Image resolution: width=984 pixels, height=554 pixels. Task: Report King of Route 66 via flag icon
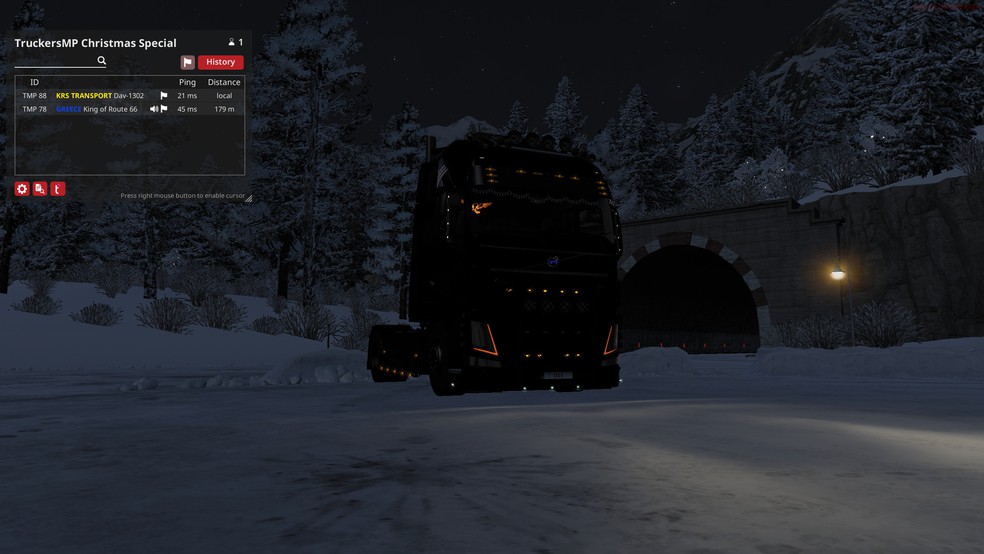[164, 109]
